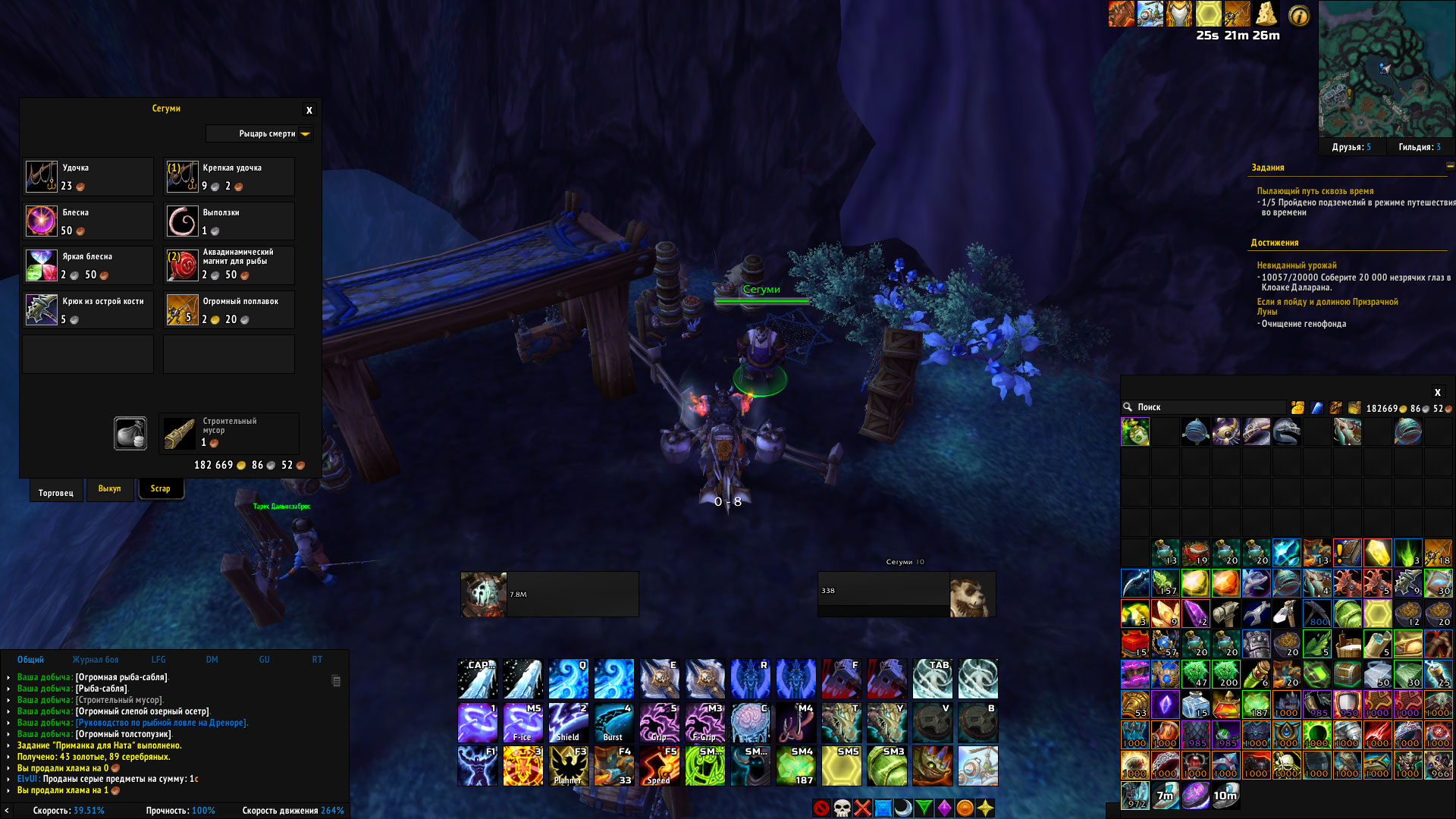Screen dimensions: 1456x819
Task: Close the Сегуми merchant window
Action: [309, 111]
